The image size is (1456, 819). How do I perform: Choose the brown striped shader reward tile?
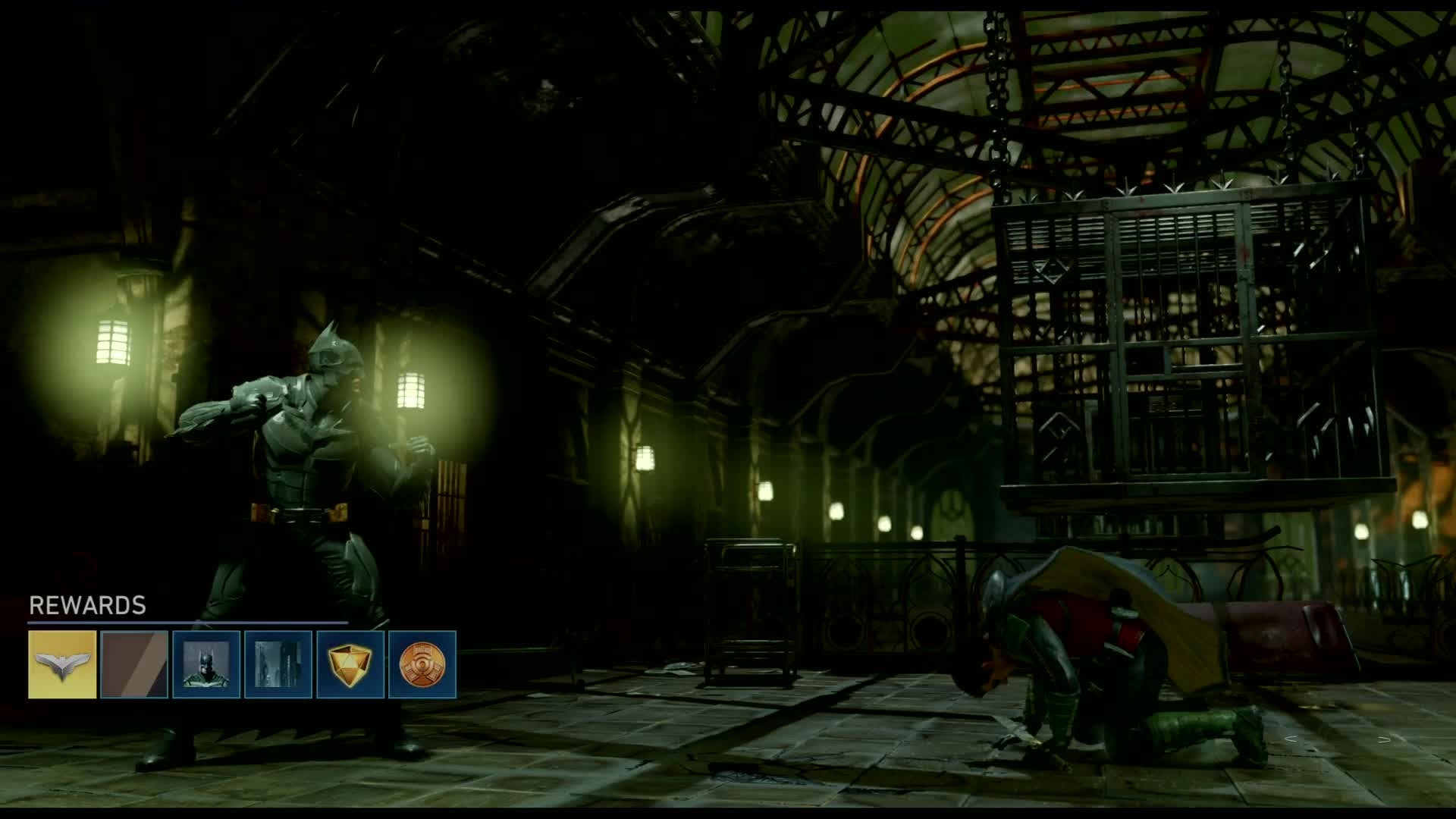[134, 664]
